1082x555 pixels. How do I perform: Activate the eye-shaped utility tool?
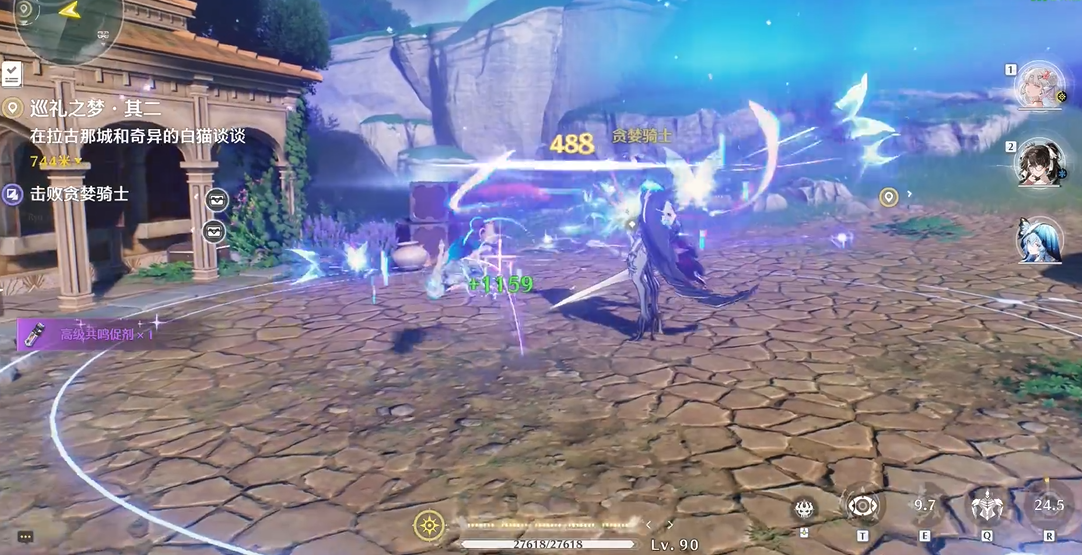[861, 505]
